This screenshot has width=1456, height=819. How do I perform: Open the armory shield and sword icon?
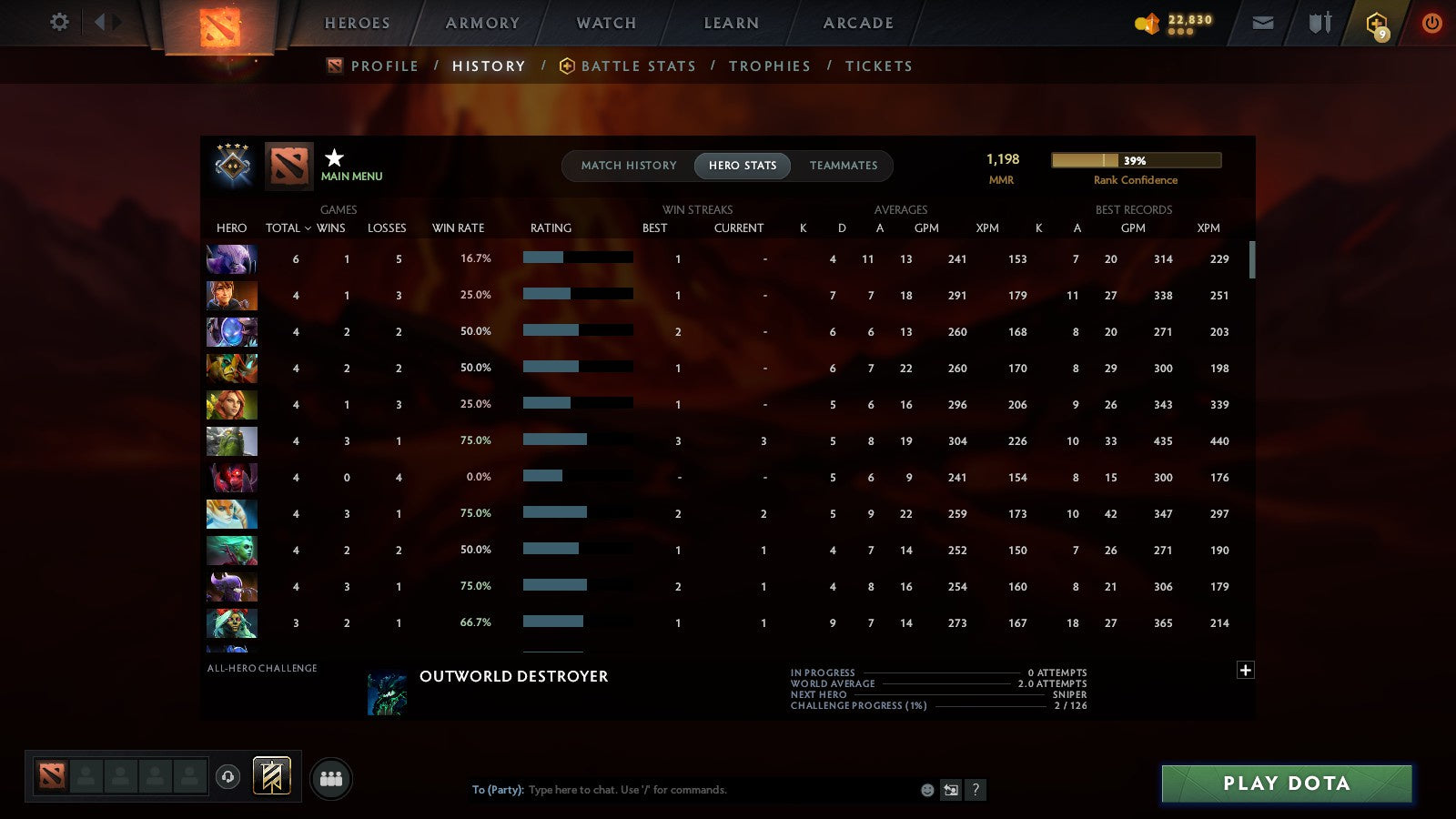(1318, 23)
